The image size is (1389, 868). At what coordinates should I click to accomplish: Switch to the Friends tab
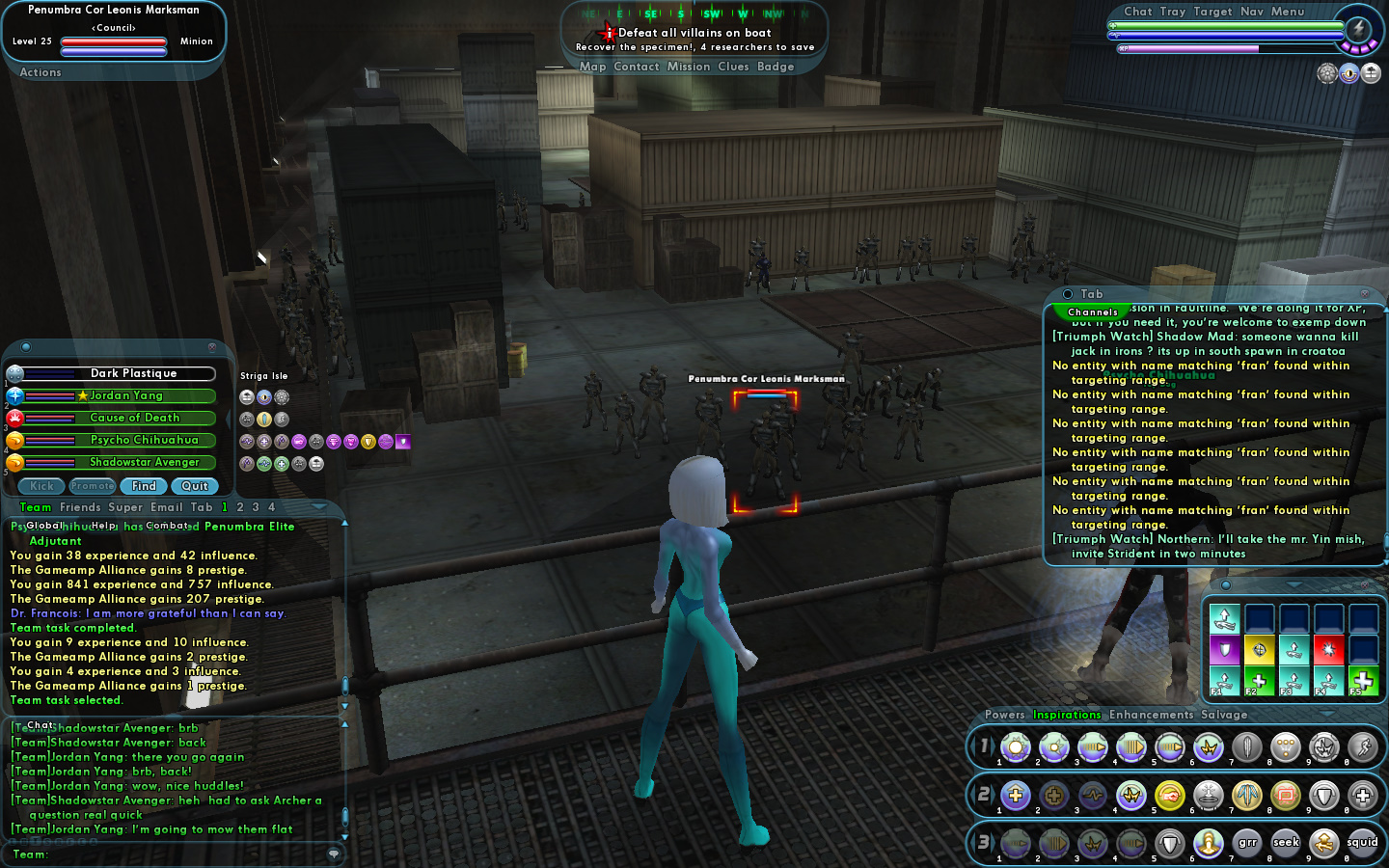pos(80,507)
